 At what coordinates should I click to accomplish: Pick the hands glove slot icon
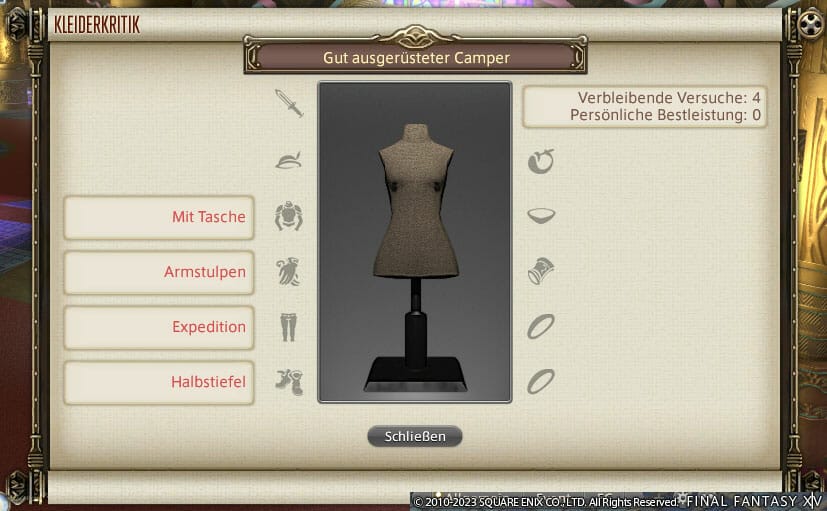pyautogui.click(x=289, y=271)
